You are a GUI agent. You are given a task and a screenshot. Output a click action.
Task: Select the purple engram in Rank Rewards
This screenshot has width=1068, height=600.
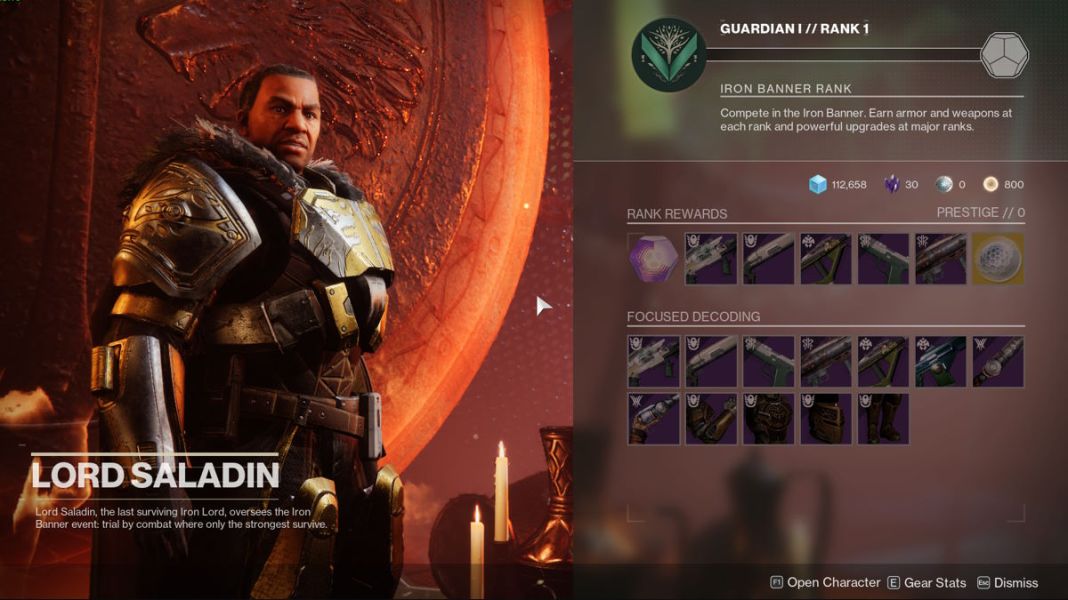653,259
